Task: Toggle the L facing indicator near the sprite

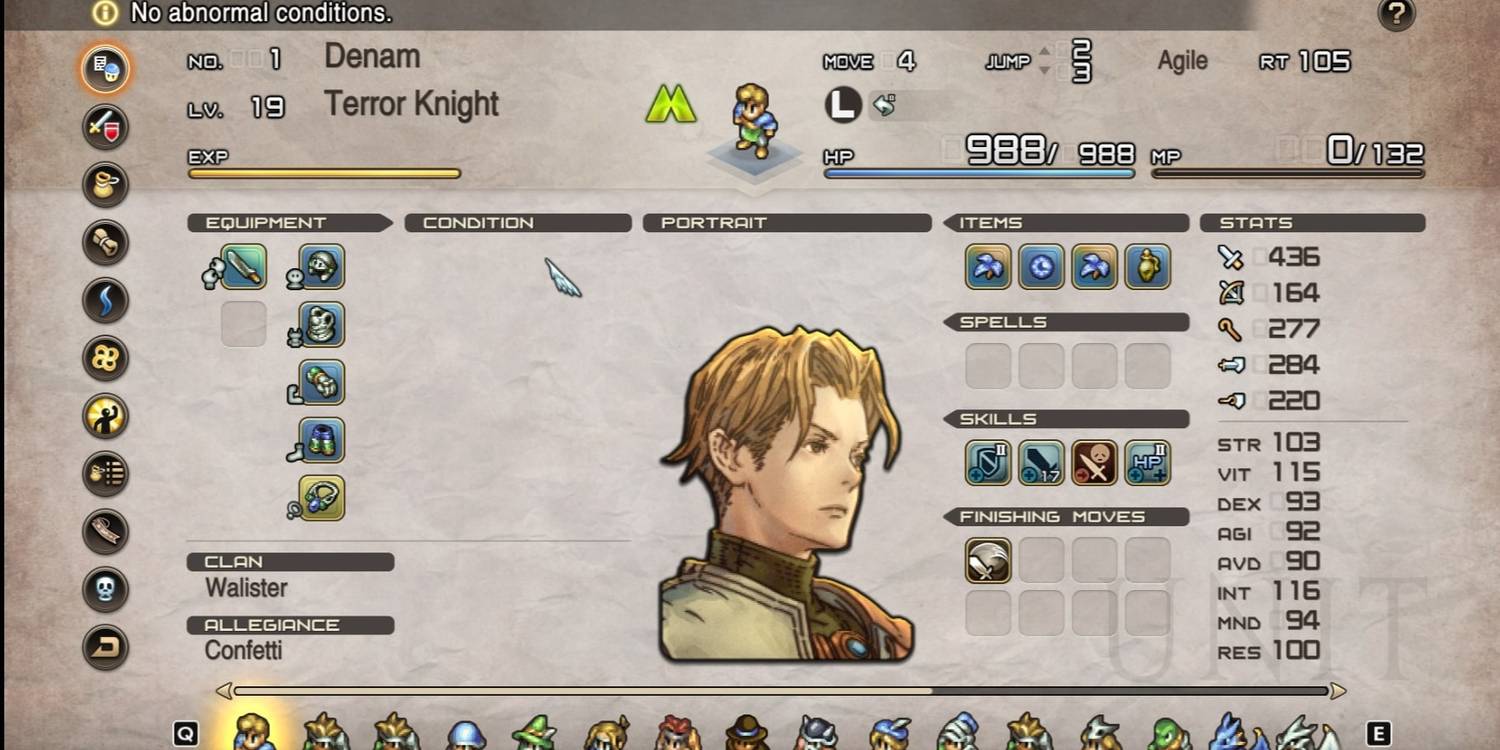Action: pyautogui.click(x=843, y=104)
